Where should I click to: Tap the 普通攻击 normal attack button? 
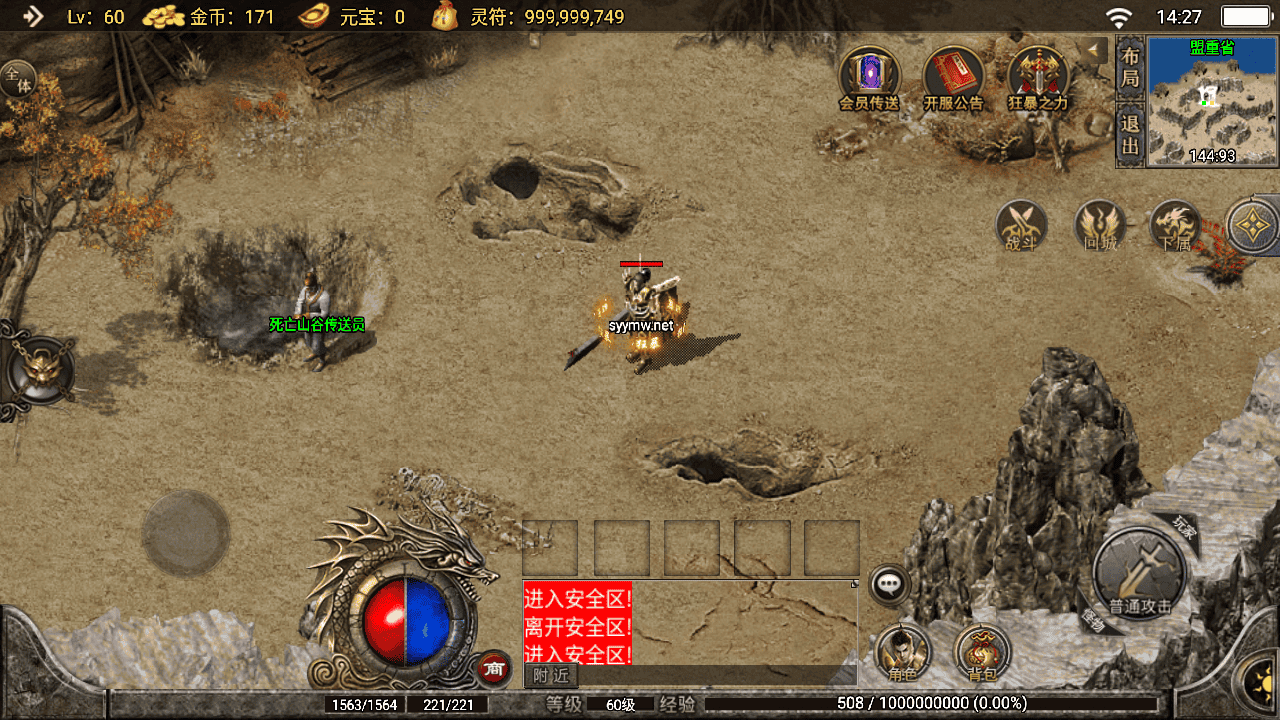click(1139, 574)
